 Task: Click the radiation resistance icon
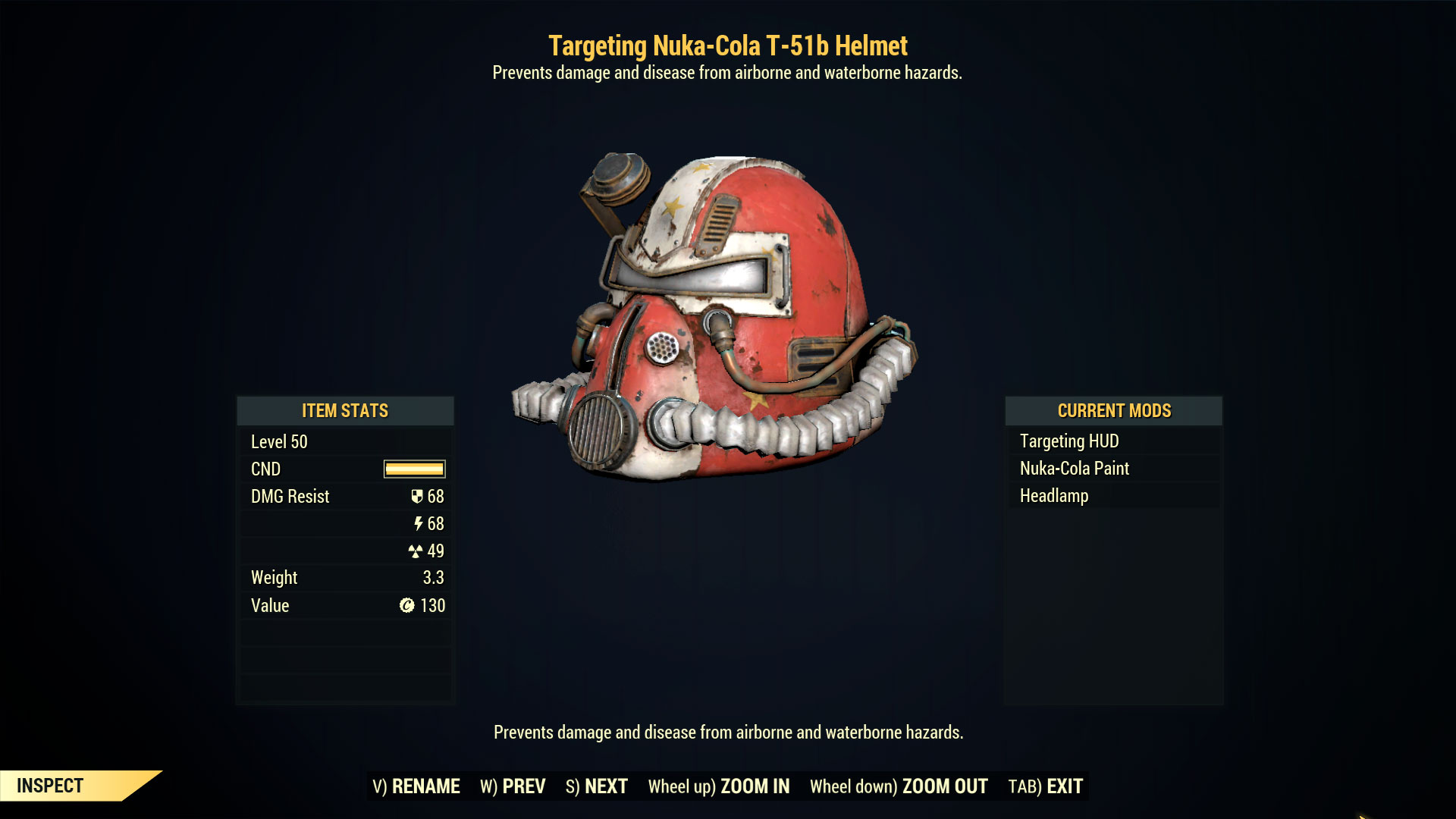416,551
